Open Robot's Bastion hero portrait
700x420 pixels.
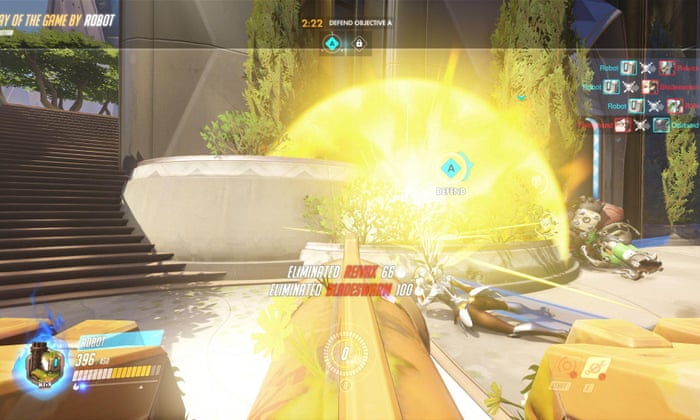pos(42,363)
